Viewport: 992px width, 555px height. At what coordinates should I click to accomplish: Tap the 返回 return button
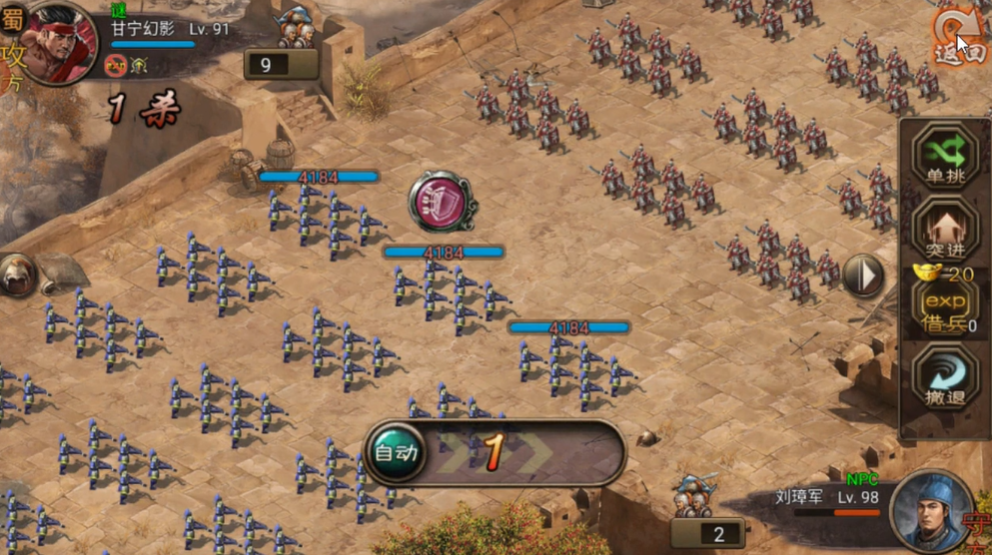958,40
